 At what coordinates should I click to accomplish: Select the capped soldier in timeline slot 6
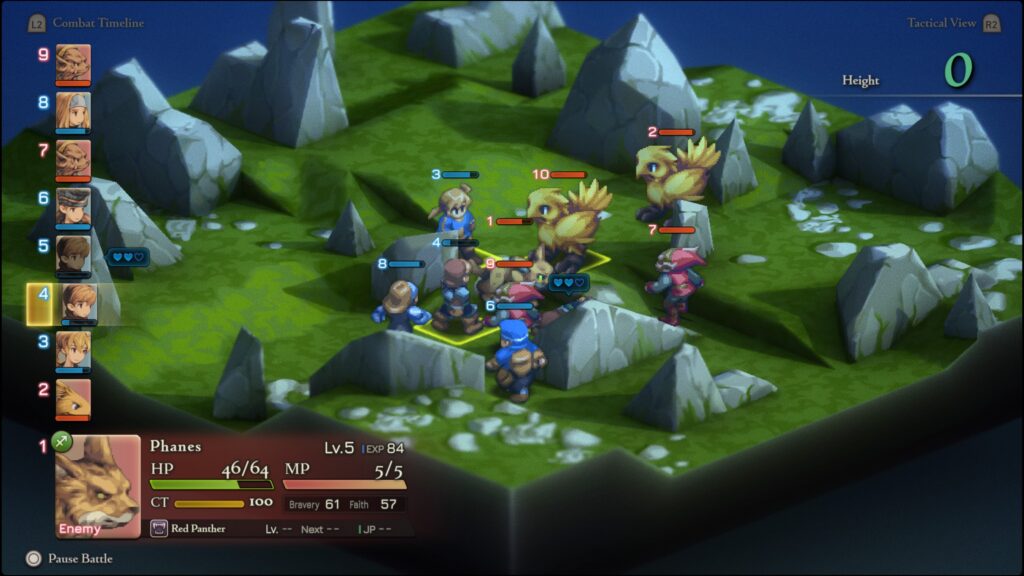pyautogui.click(x=73, y=205)
